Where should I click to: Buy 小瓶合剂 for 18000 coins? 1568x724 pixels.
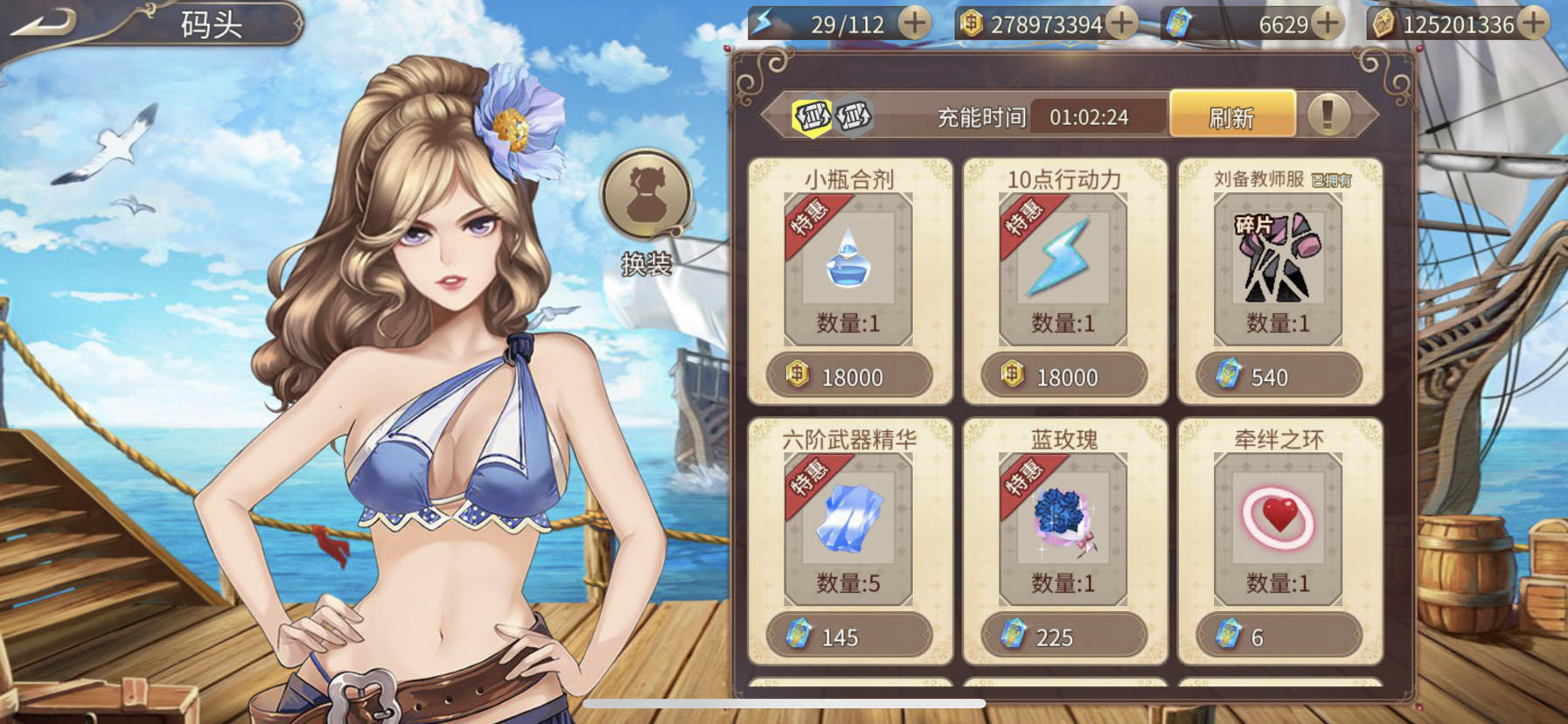point(849,376)
